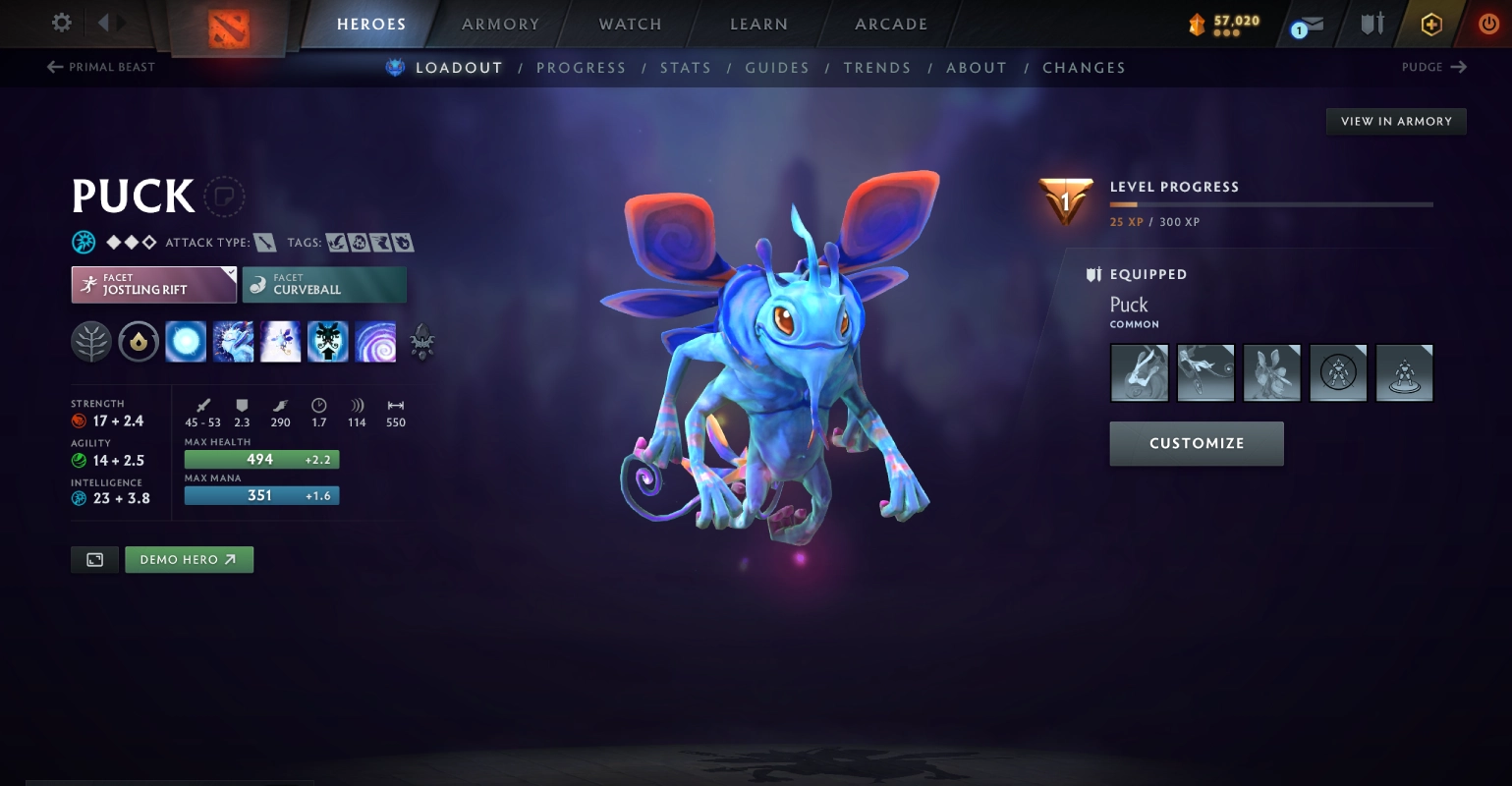Open the Armory tab
1512x786 pixels.
coord(500,24)
